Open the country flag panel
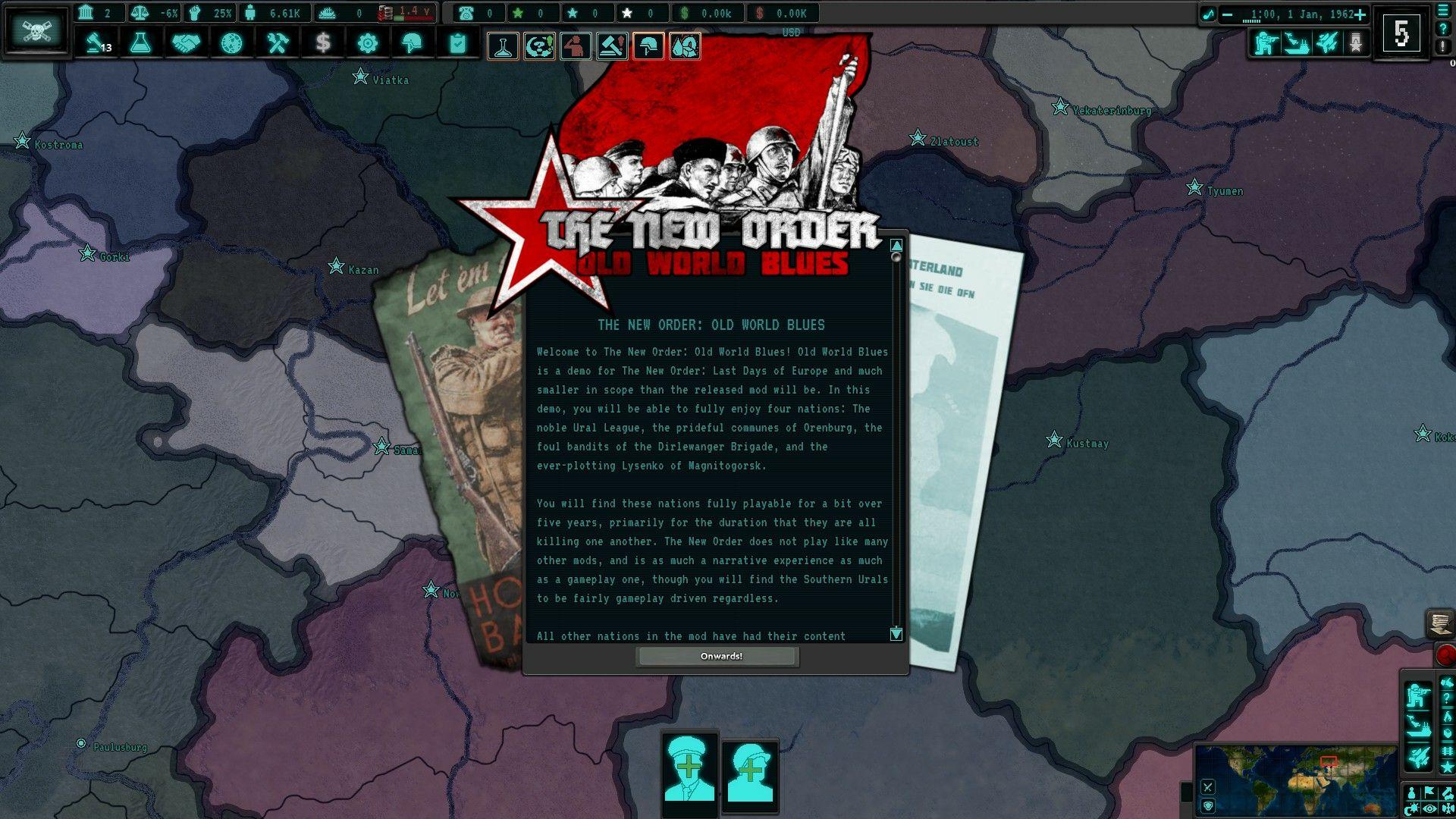Image resolution: width=1456 pixels, height=819 pixels. 36,32
